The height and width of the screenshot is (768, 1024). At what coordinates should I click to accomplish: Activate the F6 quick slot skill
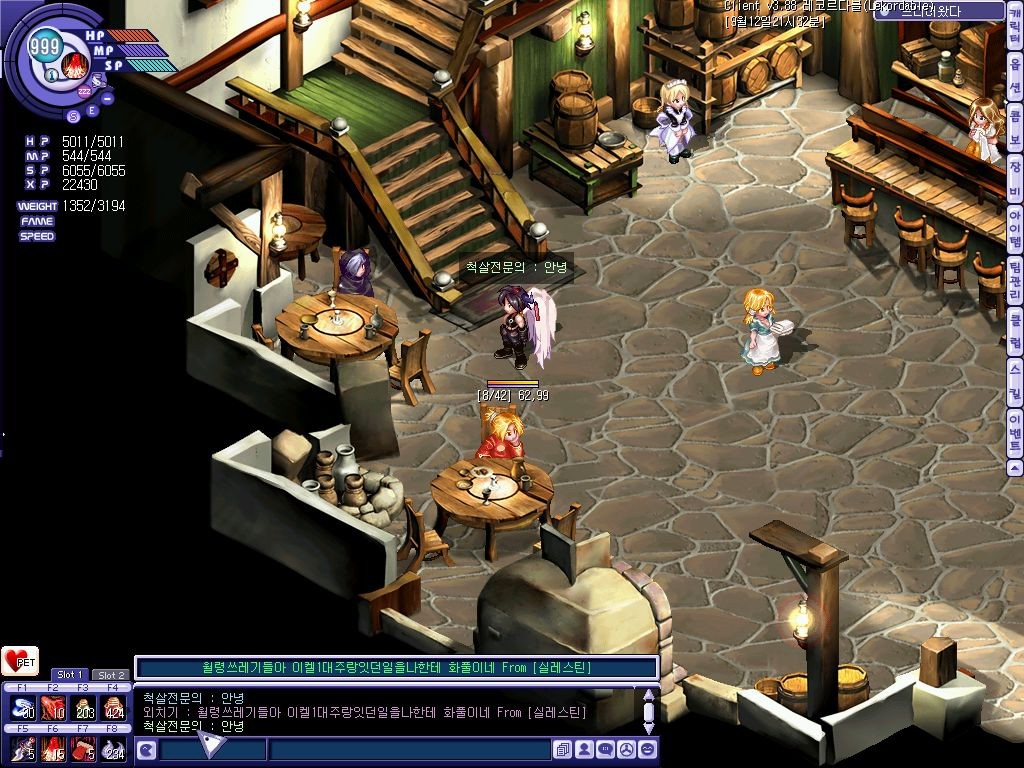54,749
